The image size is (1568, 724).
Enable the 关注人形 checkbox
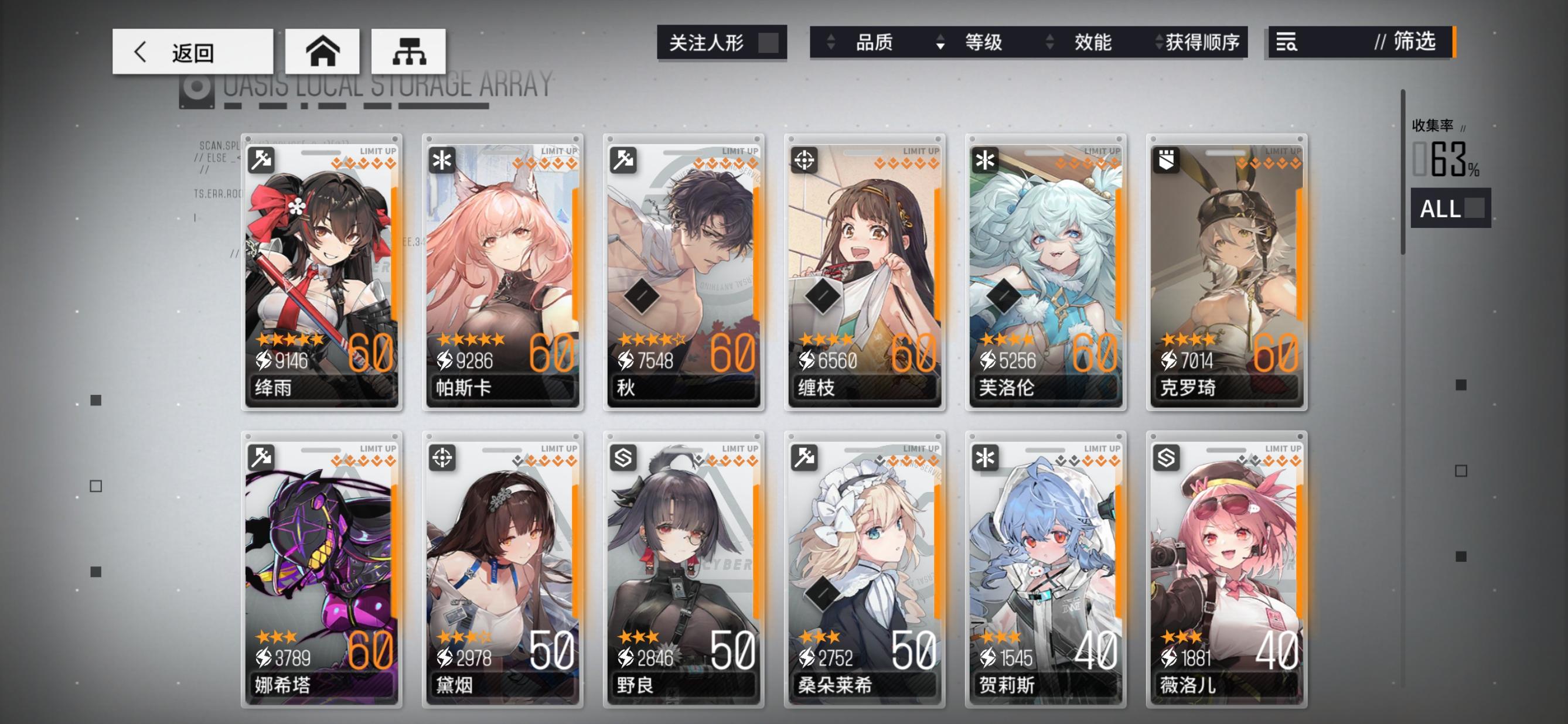768,43
